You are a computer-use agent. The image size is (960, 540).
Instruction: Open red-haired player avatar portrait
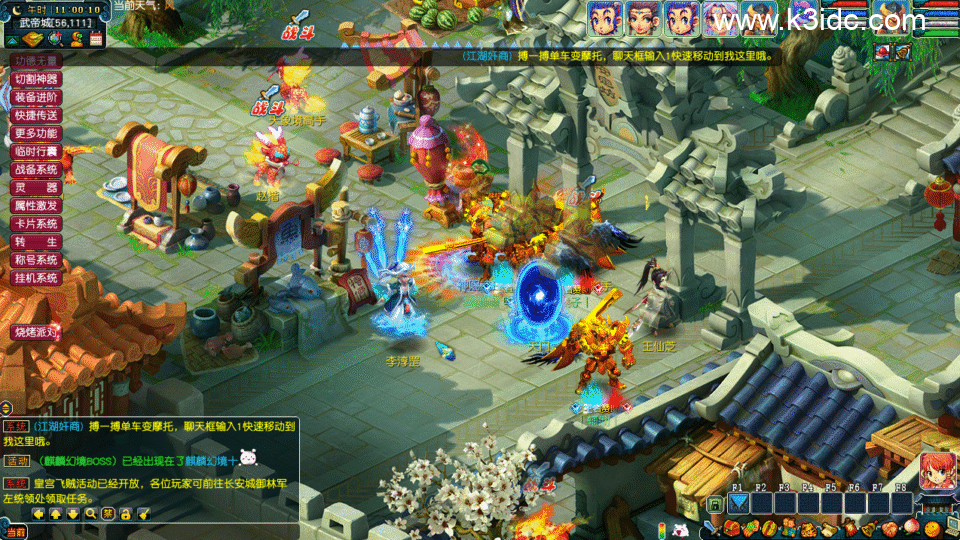[x=938, y=471]
